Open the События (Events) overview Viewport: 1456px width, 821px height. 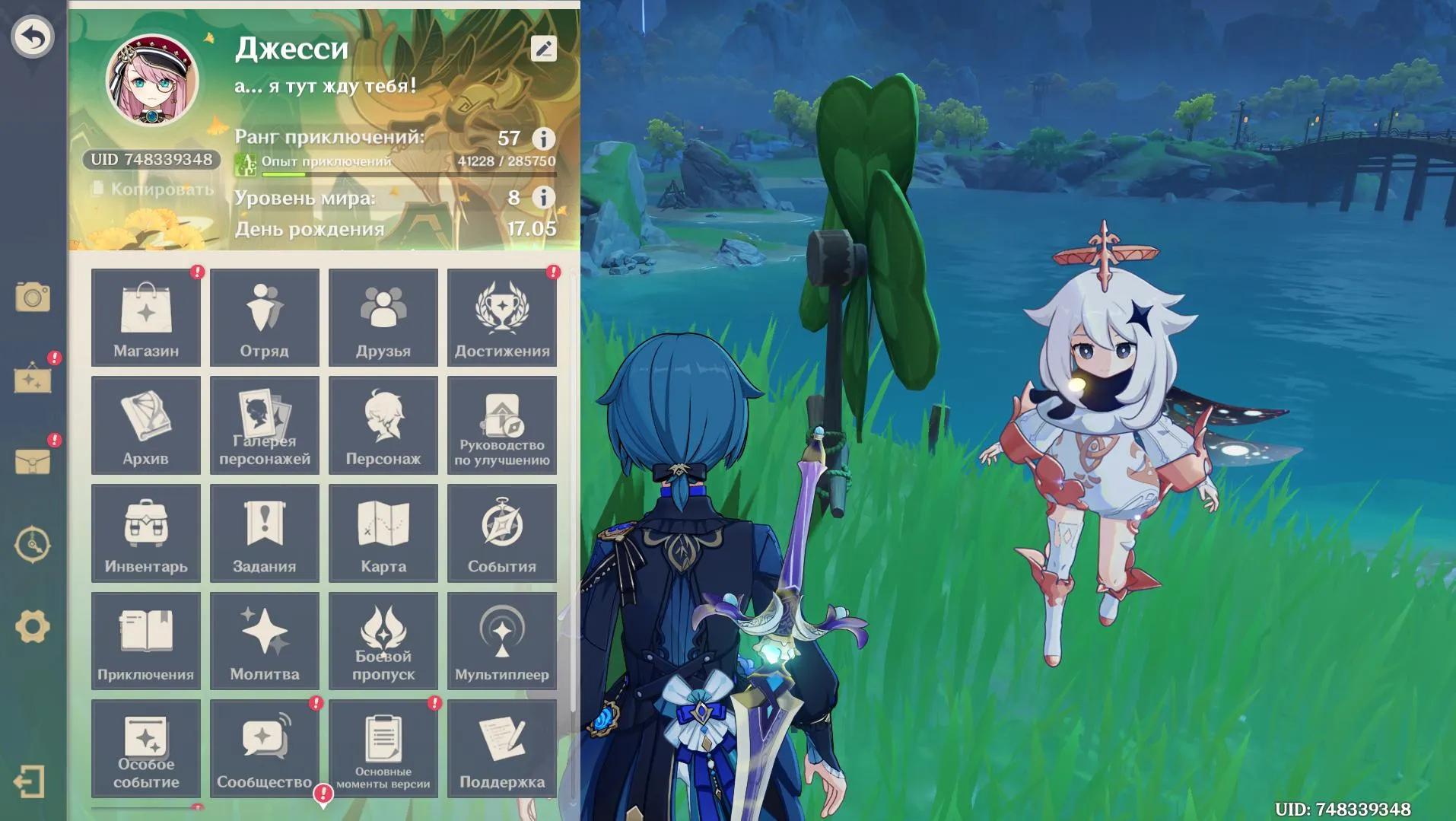(x=503, y=533)
